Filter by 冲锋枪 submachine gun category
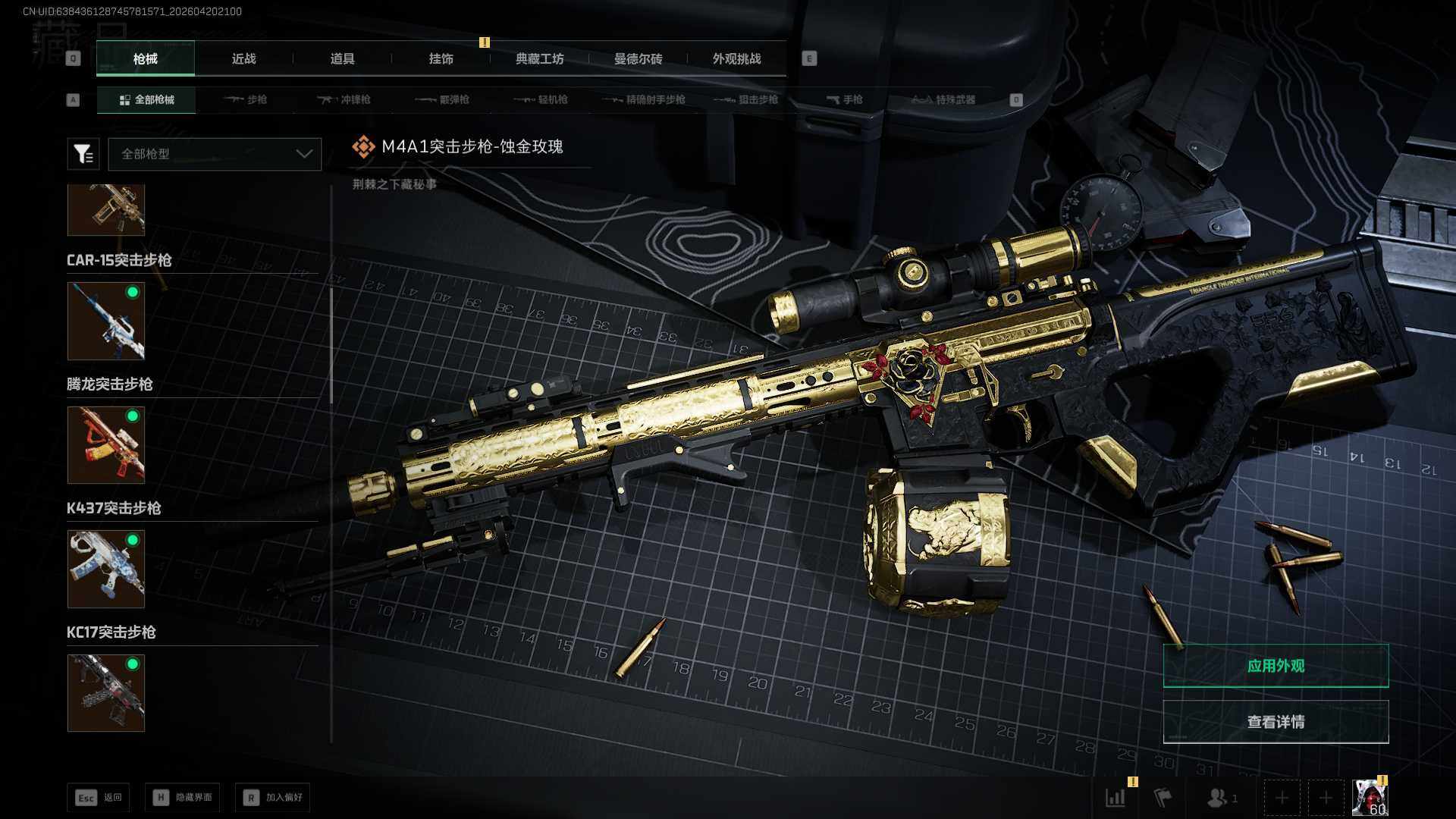1456x819 pixels. click(x=344, y=99)
